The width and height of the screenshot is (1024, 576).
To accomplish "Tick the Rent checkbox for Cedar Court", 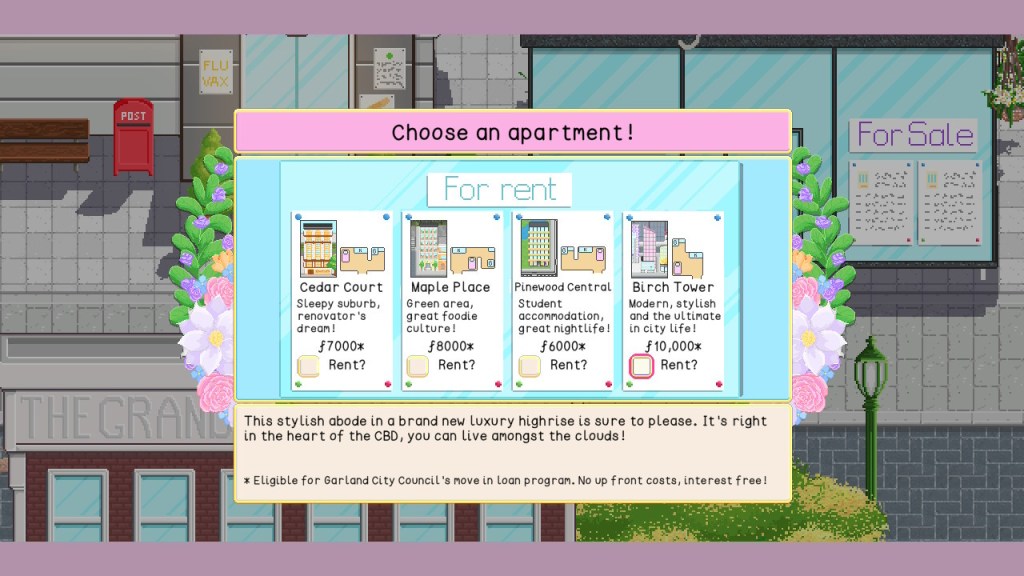I will click(309, 366).
